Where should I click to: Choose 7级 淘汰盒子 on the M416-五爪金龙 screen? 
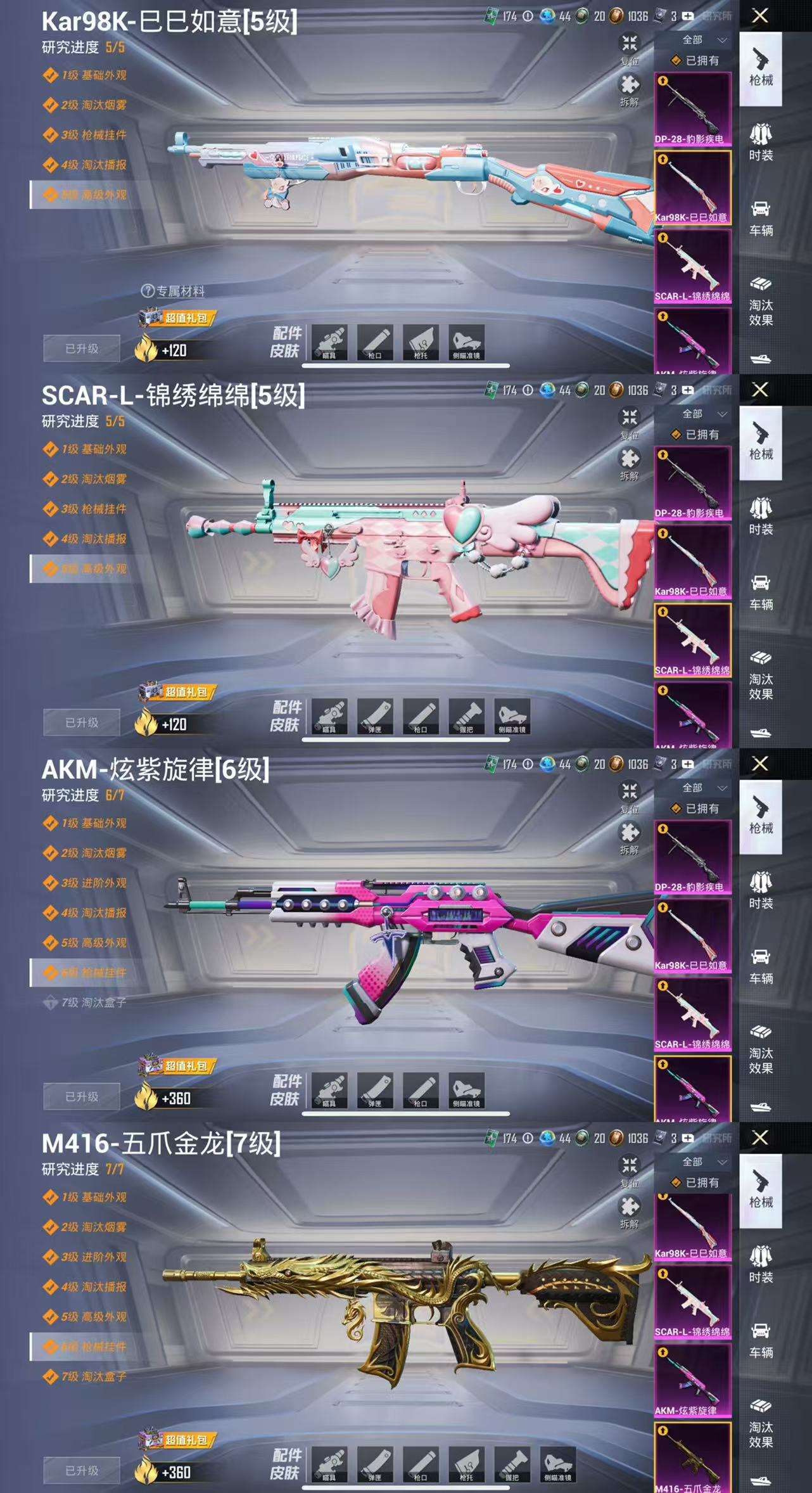(94, 1376)
